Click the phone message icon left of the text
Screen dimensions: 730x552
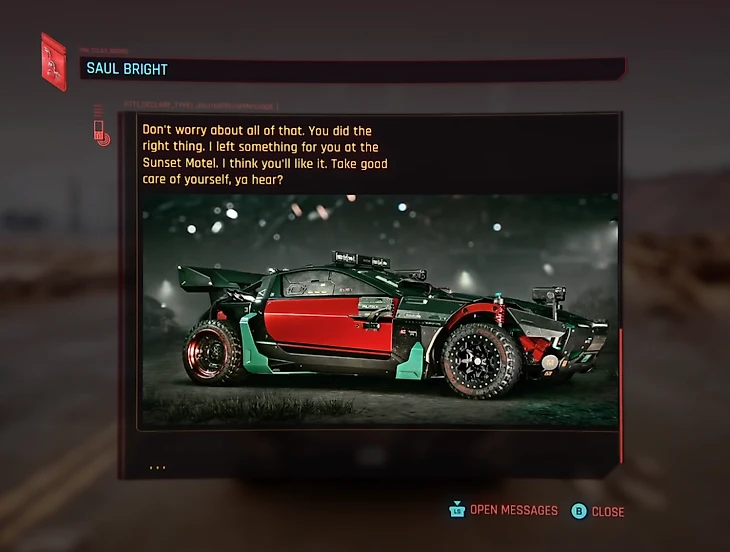coord(100,132)
